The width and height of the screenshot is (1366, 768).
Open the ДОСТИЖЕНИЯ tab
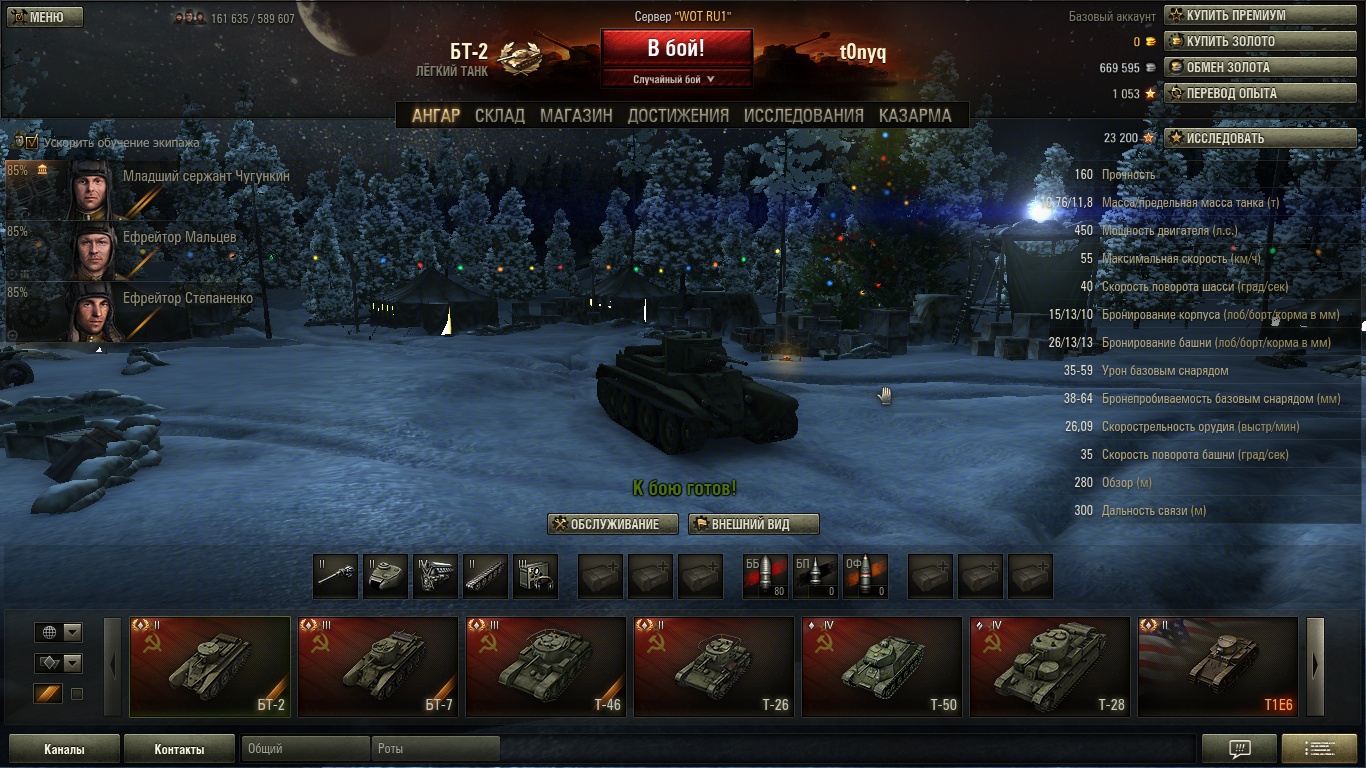(x=678, y=115)
